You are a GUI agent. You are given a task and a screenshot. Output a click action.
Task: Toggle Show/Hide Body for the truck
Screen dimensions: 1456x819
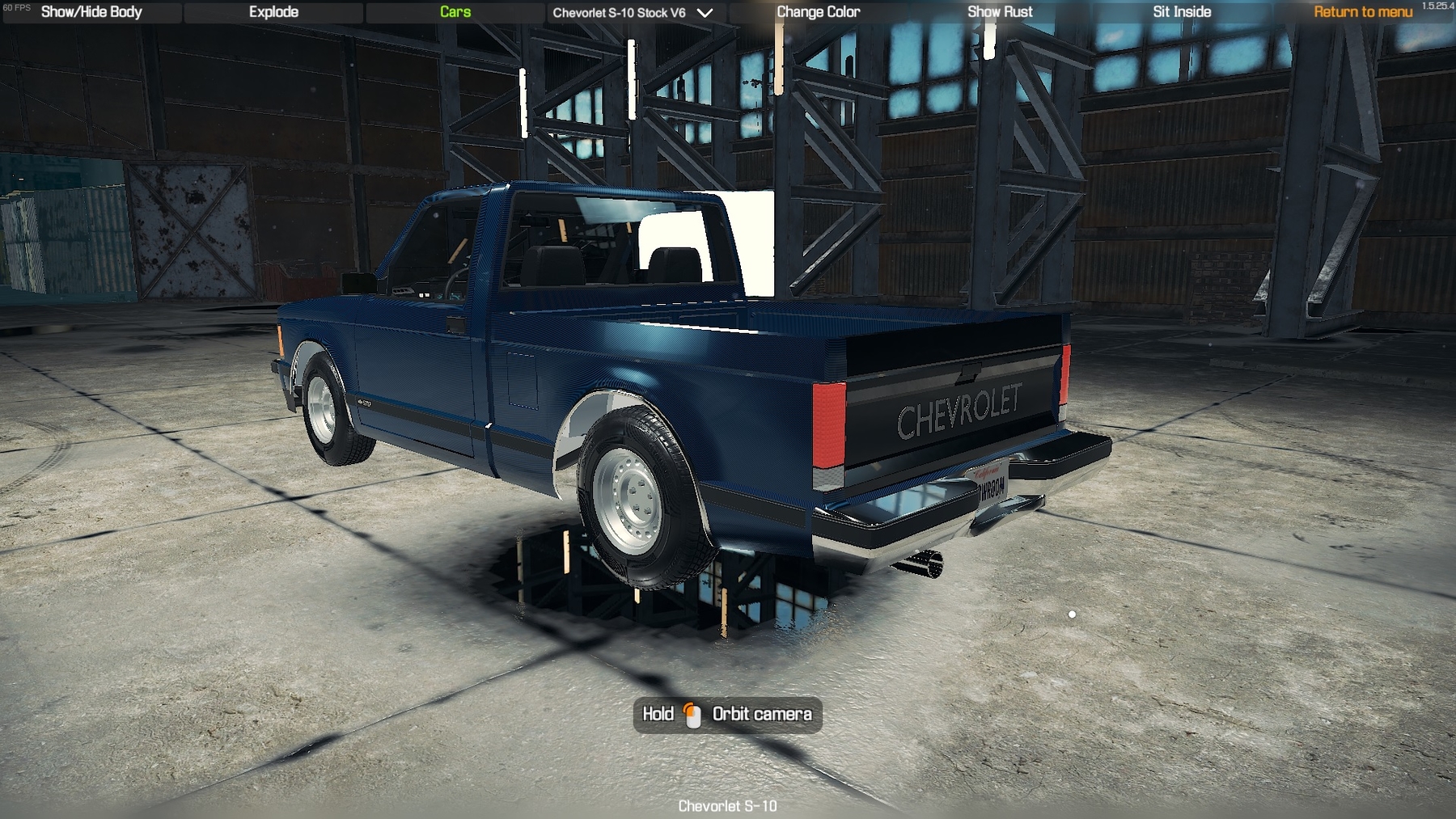pos(91,12)
